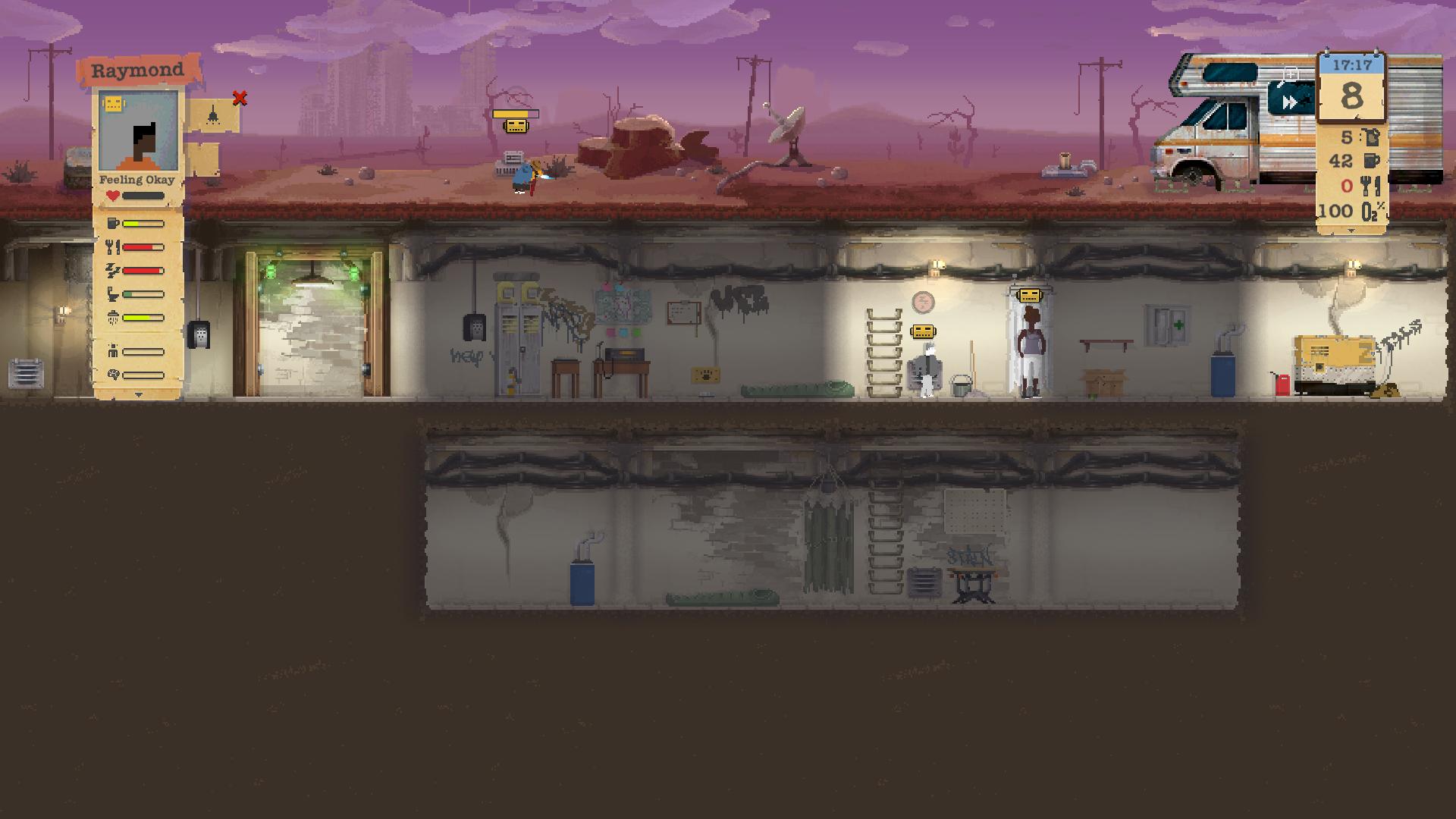The height and width of the screenshot is (819, 1456).
Task: Click the food resource icon showing 0
Action: click(1371, 186)
